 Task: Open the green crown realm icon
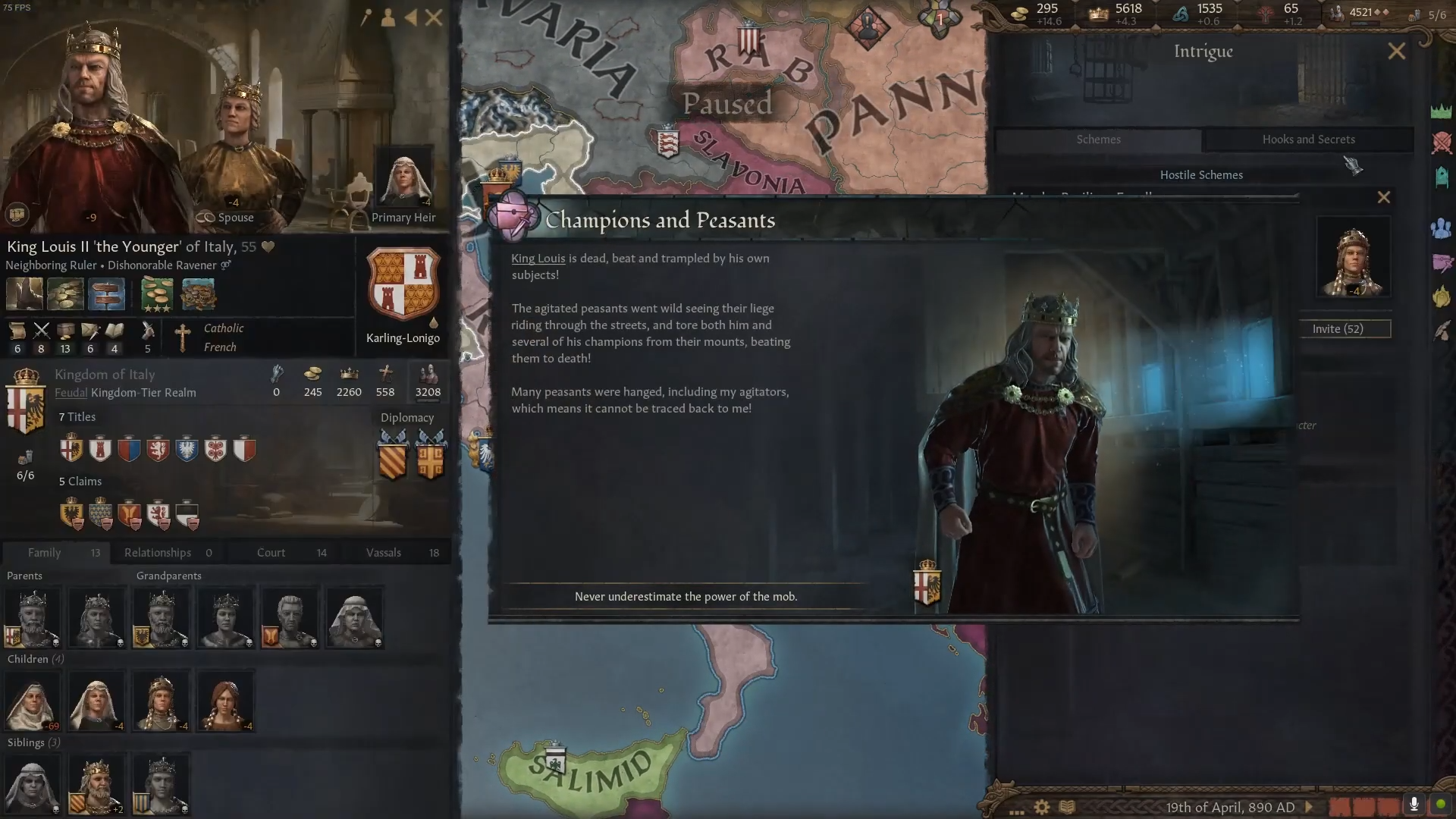click(x=1443, y=111)
